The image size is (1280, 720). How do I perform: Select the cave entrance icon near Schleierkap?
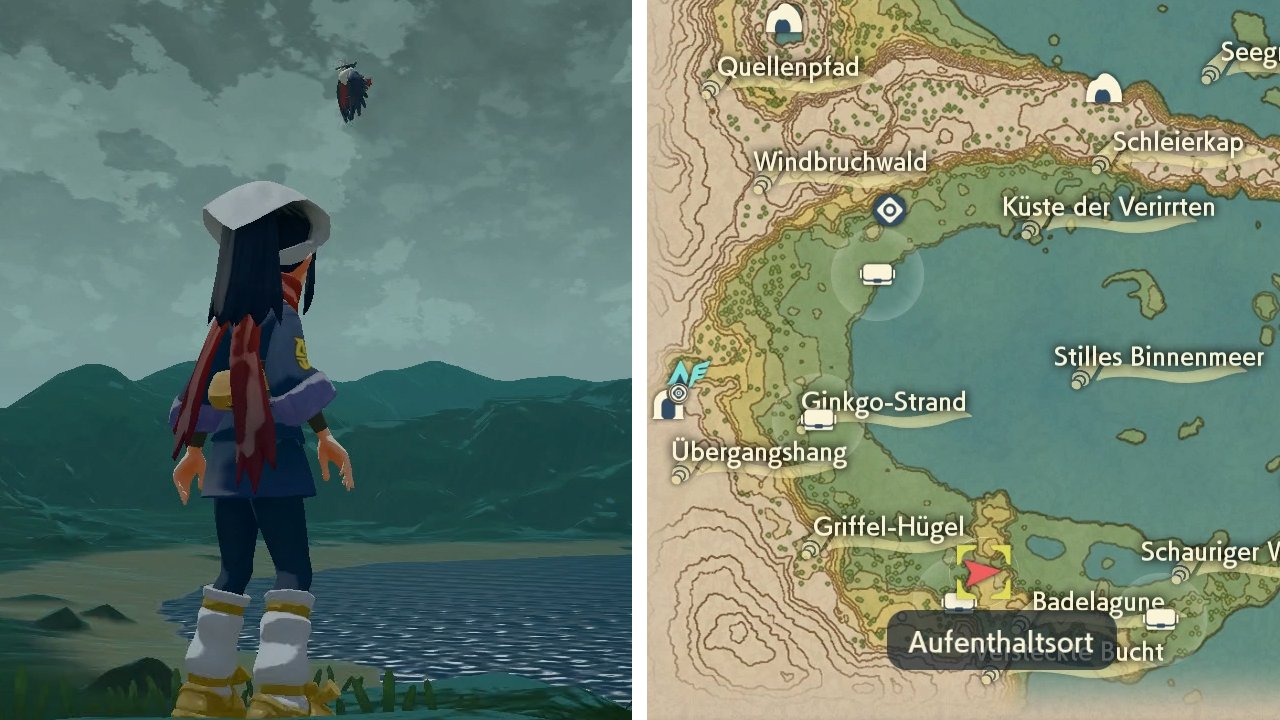coord(1102,90)
